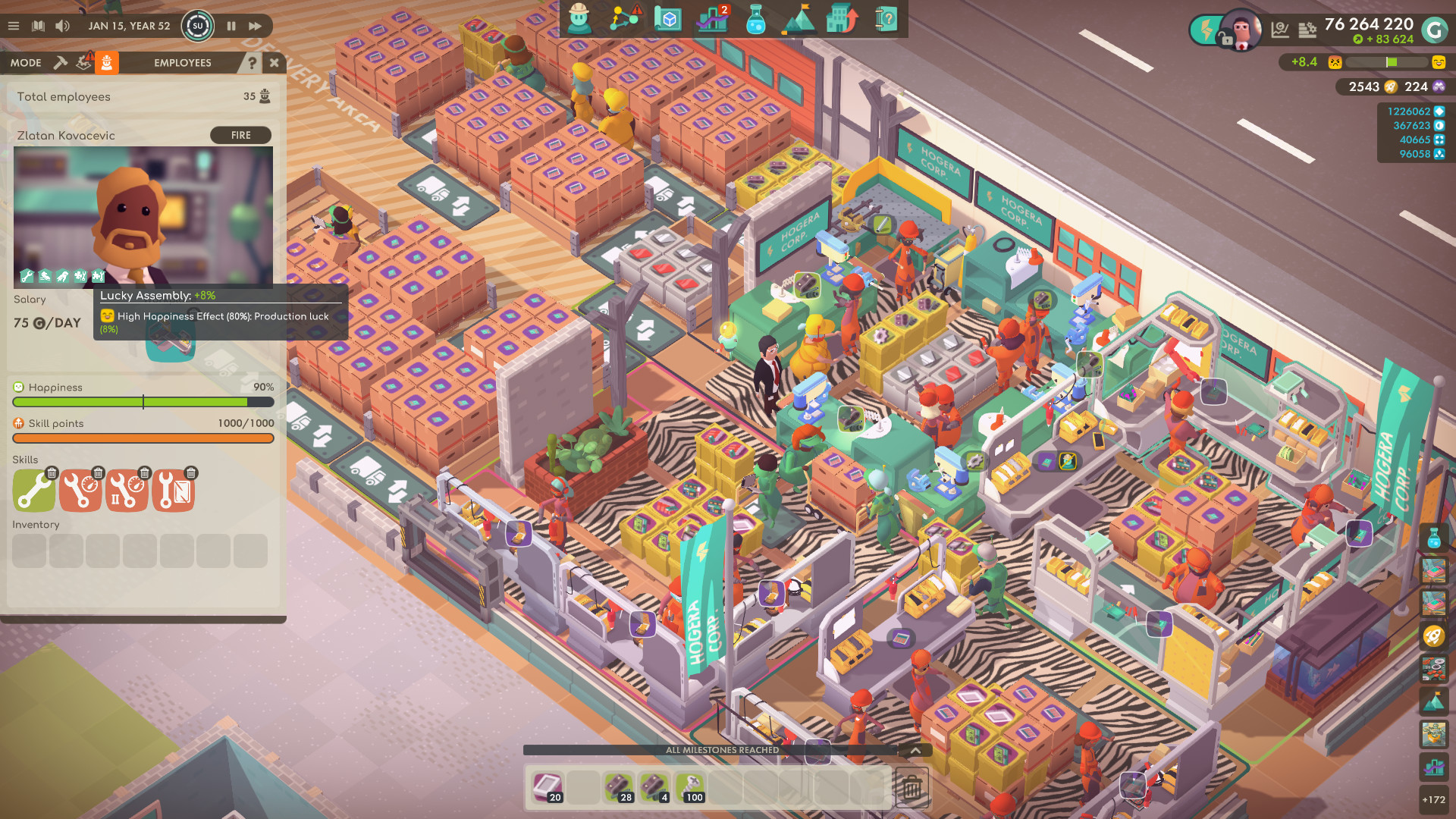Adjust Zlatan's Happiness slider
The width and height of the screenshot is (1456, 819).
143,403
